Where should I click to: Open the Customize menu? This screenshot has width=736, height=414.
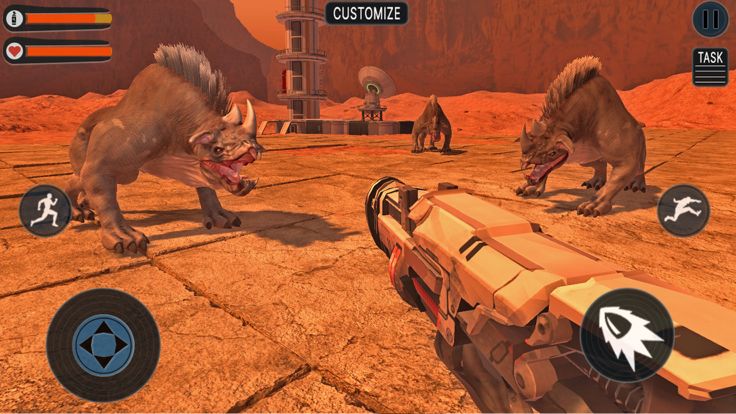tap(367, 13)
